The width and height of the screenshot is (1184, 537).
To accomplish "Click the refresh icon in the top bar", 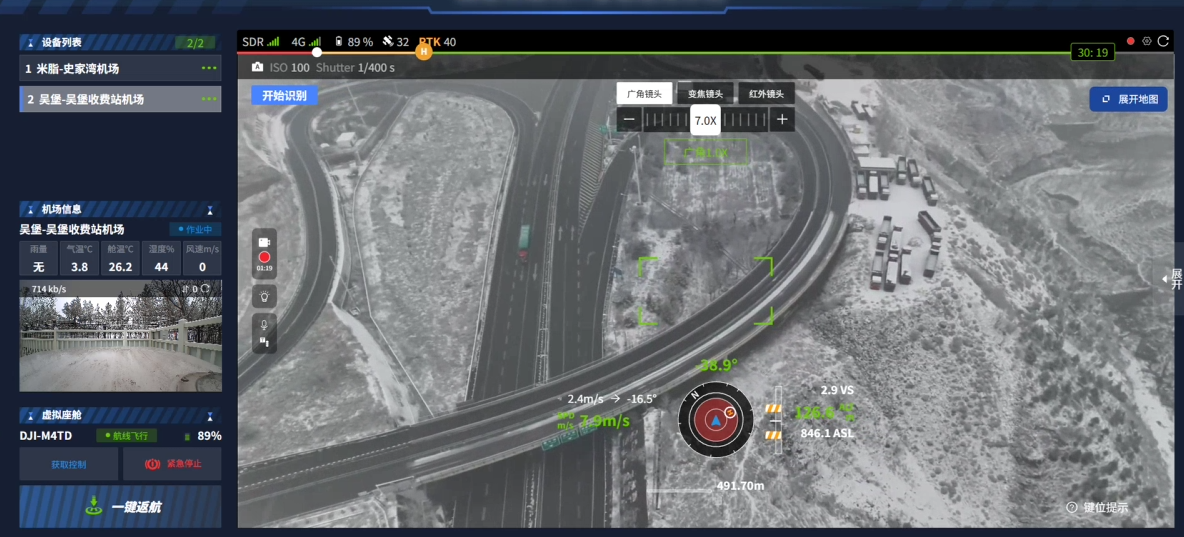I will tap(1163, 41).
